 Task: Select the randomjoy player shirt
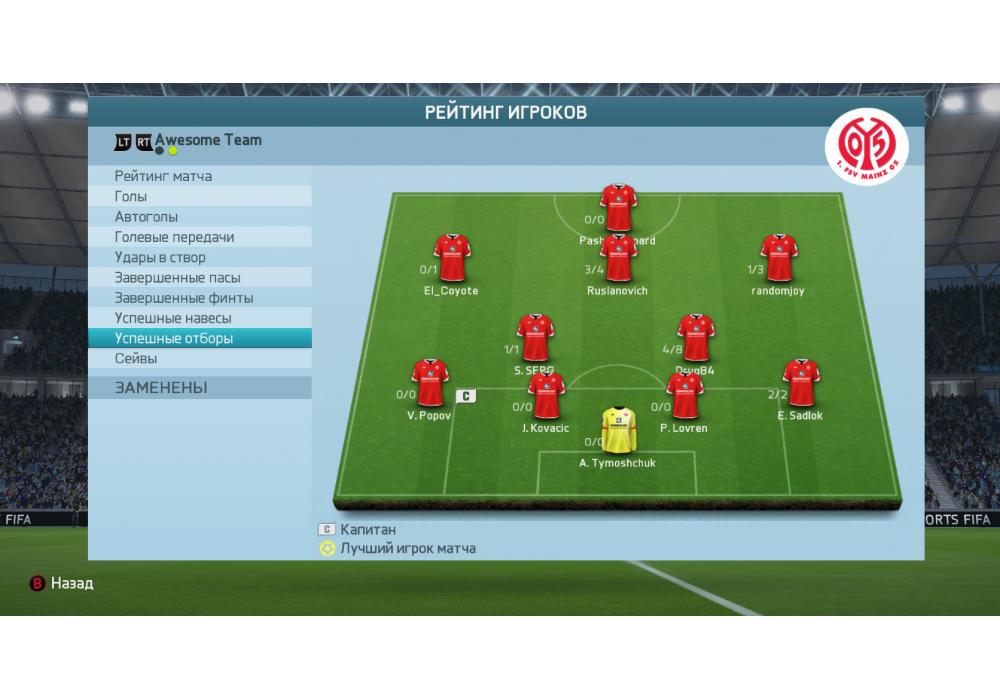(778, 258)
